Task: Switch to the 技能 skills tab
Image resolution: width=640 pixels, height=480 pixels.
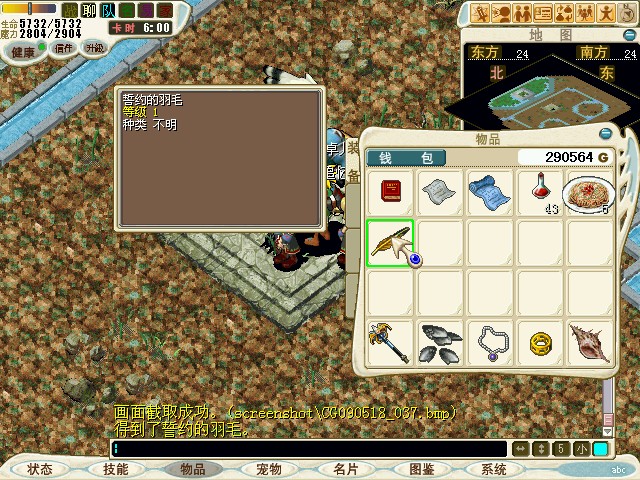Action: pyautogui.click(x=115, y=468)
